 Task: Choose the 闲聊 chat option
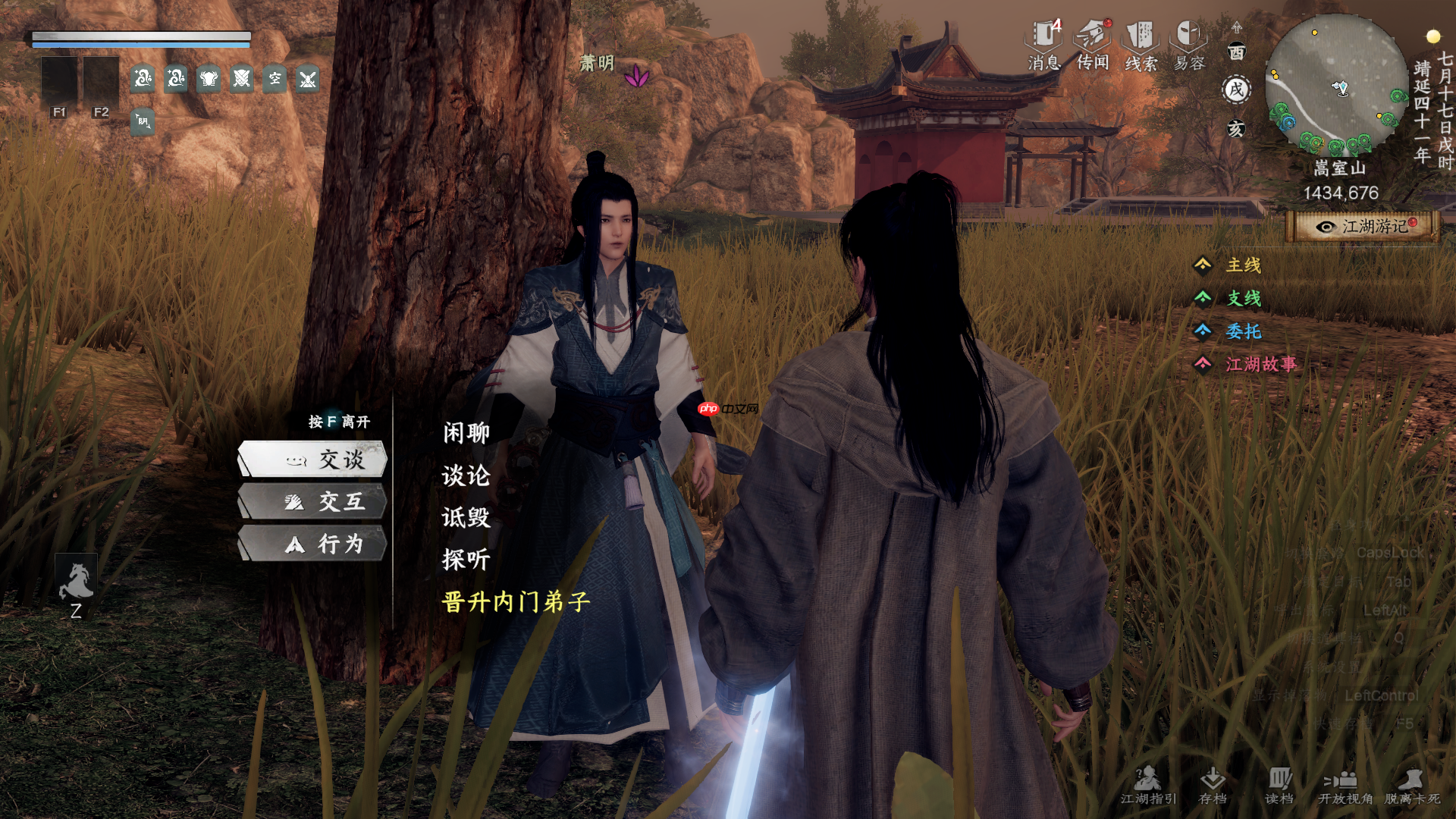click(x=466, y=433)
